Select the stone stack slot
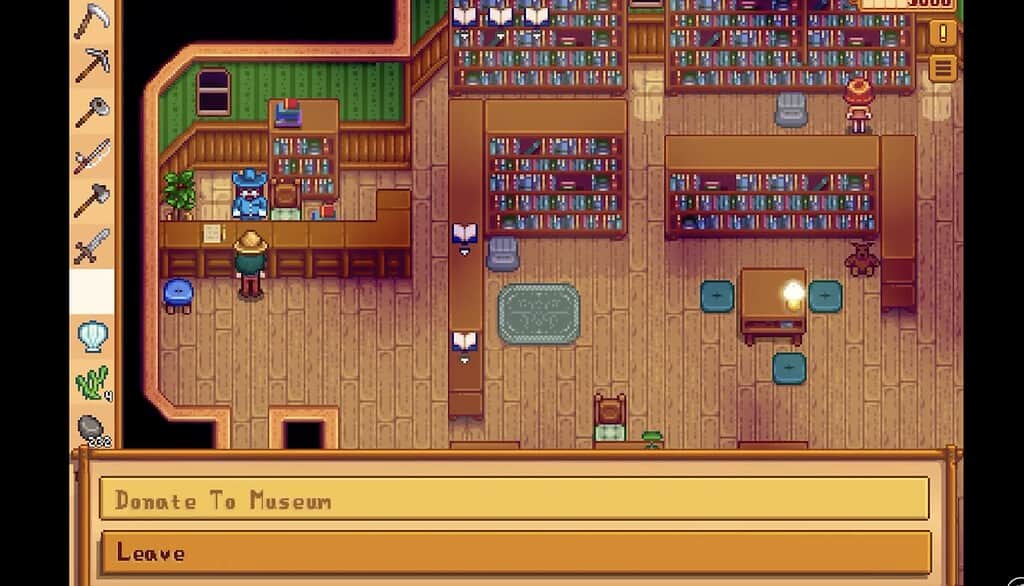 pyautogui.click(x=92, y=428)
